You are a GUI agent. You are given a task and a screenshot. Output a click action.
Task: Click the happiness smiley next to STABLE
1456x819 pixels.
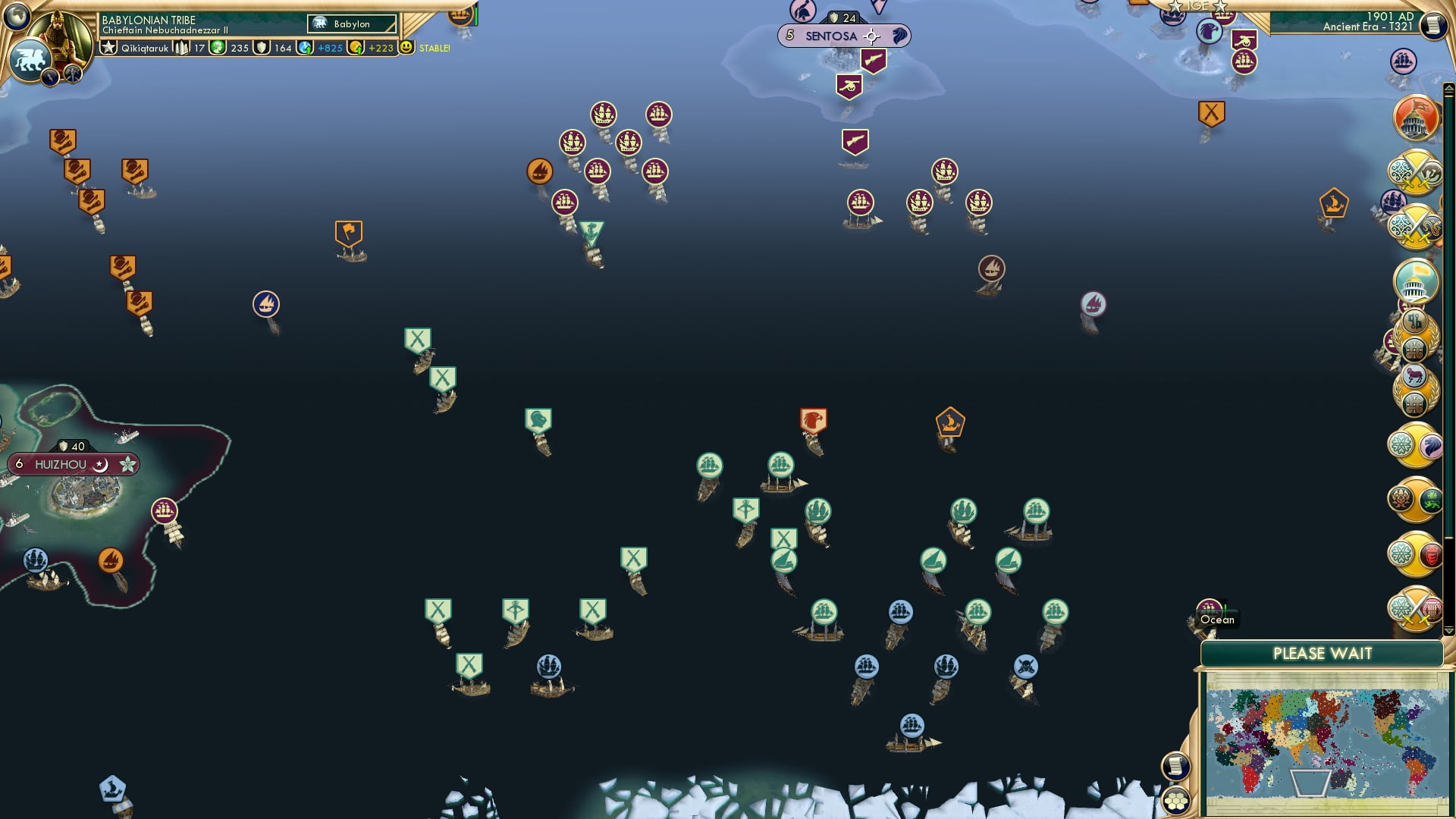click(x=408, y=47)
